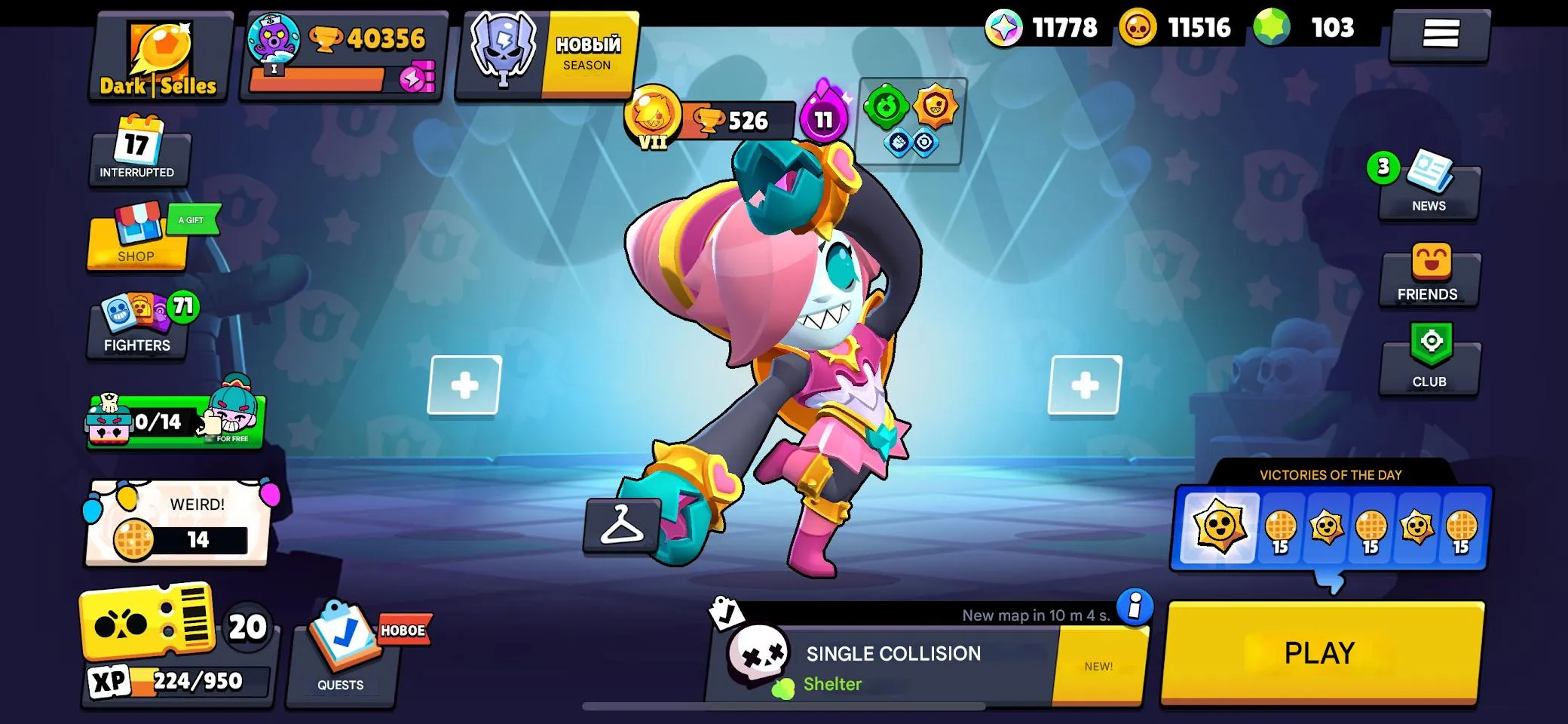Open the hamburger menu
This screenshot has width=1568, height=724.
[x=1440, y=32]
